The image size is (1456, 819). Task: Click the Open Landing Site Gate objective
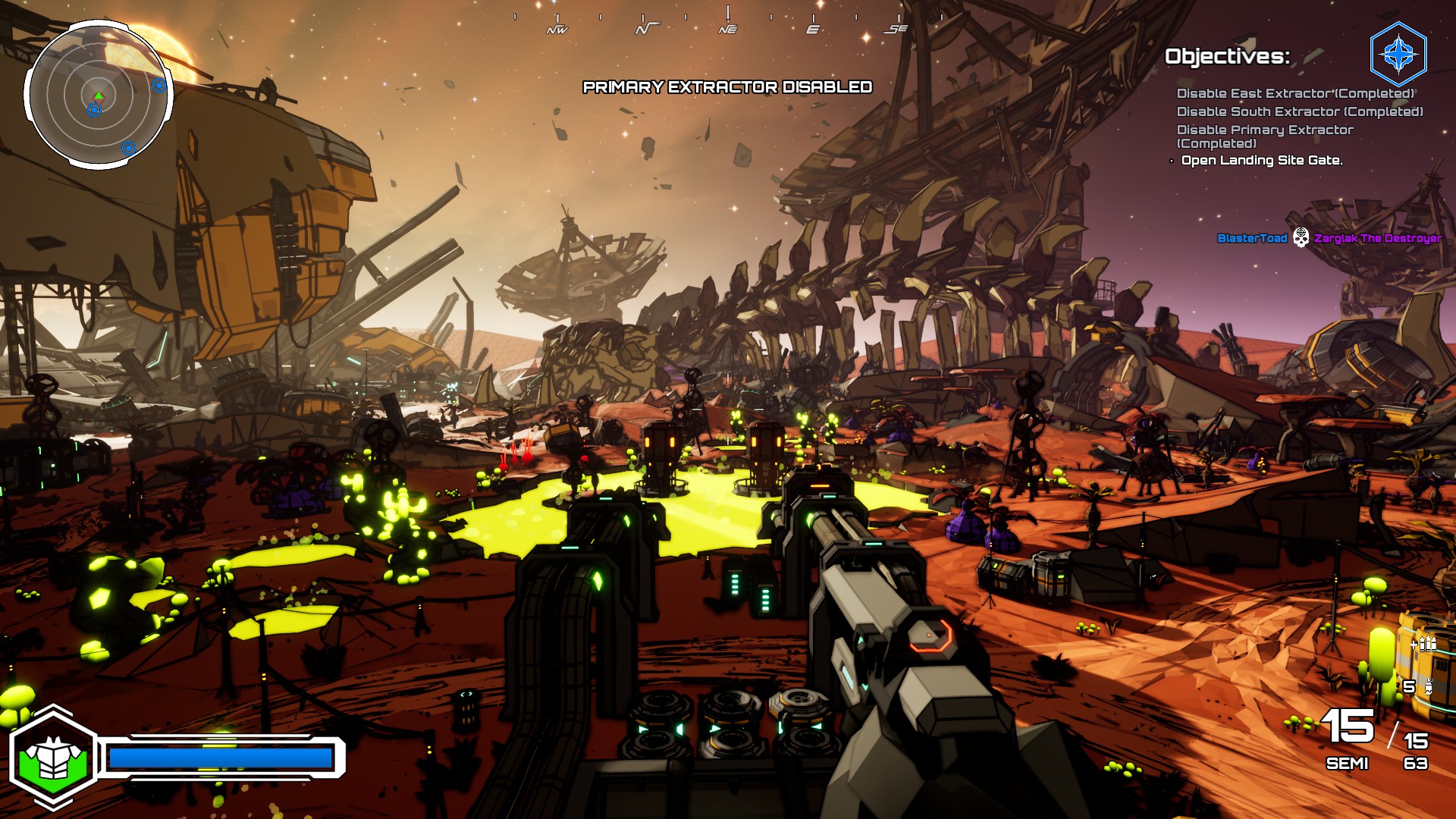pos(1261,160)
